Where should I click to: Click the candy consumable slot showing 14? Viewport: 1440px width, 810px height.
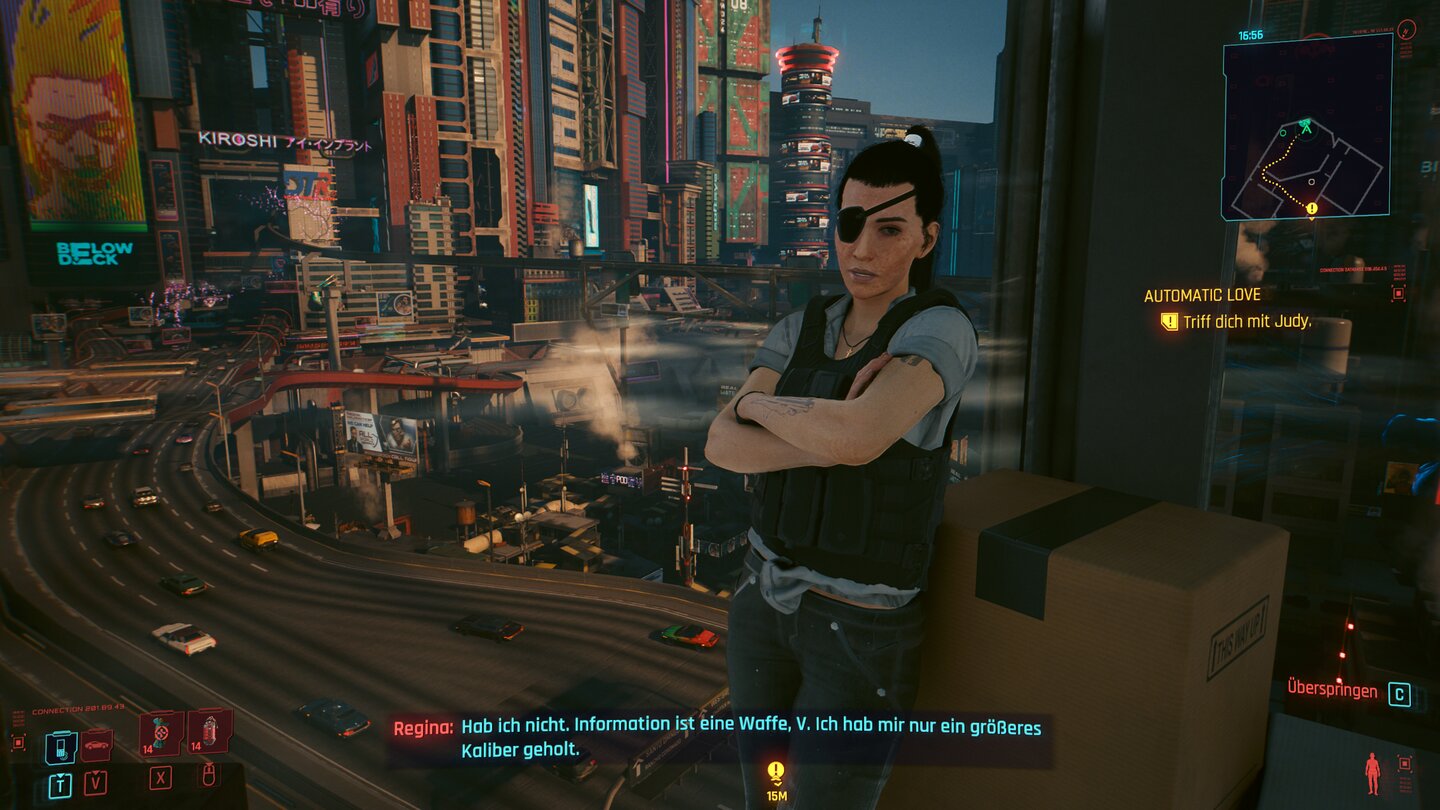[160, 734]
